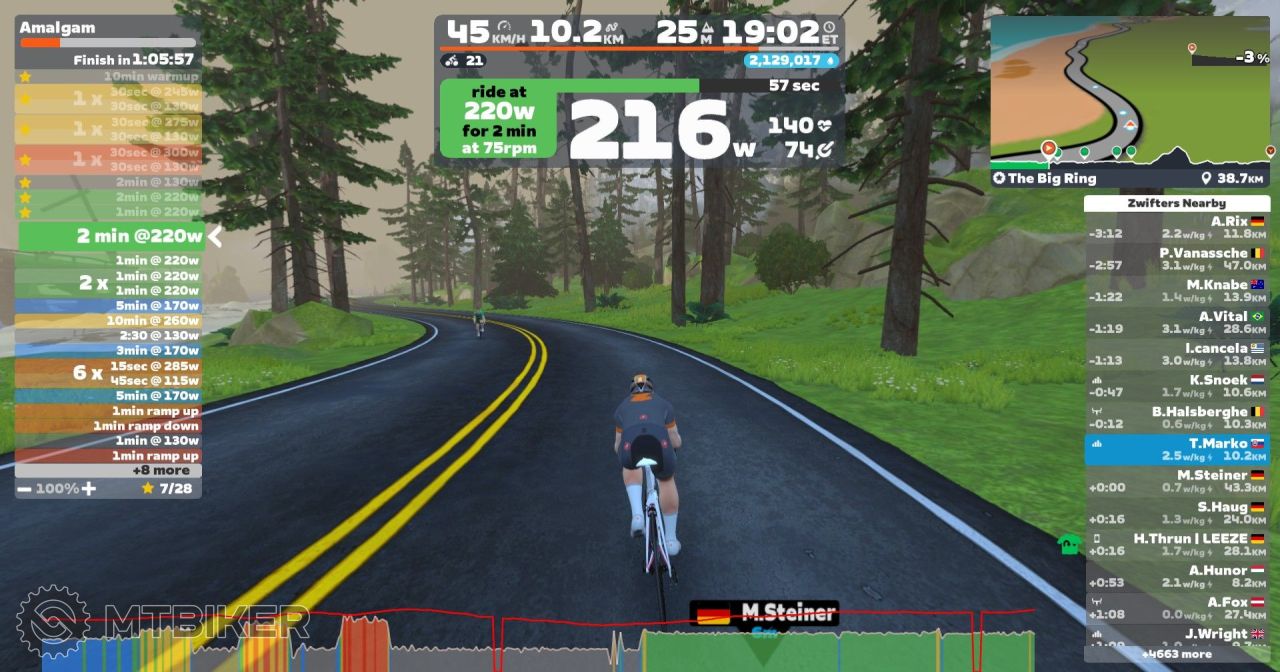Decrease workout intensity with the minus button

coord(23,488)
